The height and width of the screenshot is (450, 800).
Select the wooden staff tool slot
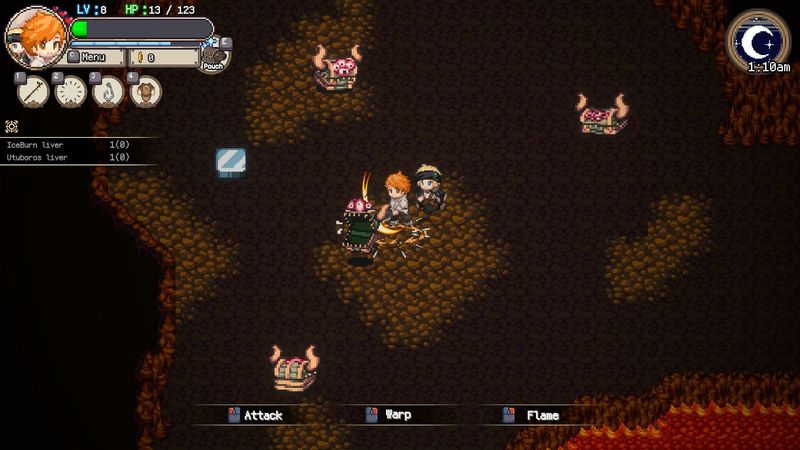[32, 91]
